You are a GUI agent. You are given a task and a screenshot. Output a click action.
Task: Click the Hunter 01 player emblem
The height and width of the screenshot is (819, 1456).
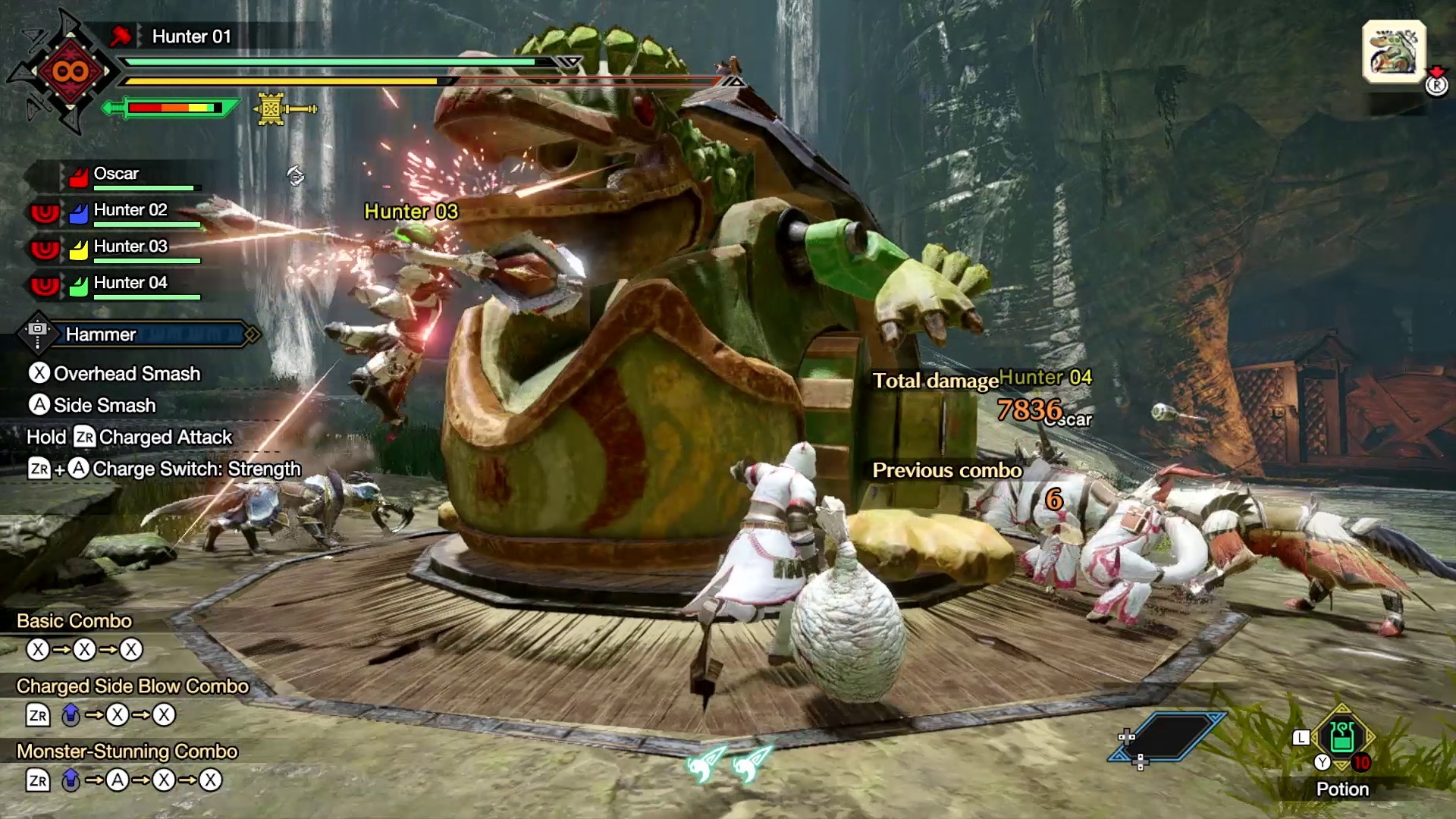70,72
